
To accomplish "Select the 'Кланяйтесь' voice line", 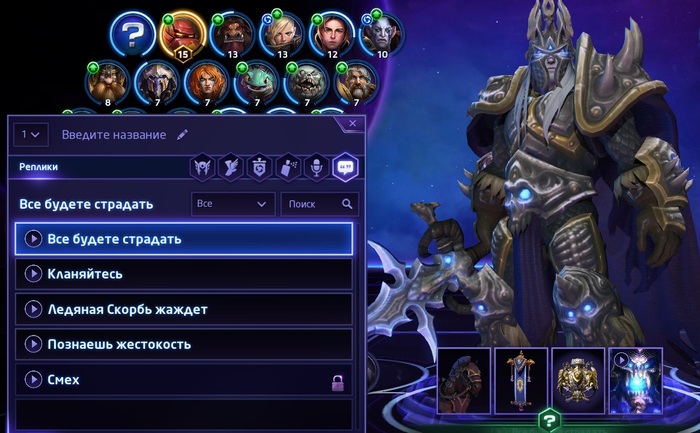I will point(184,273).
